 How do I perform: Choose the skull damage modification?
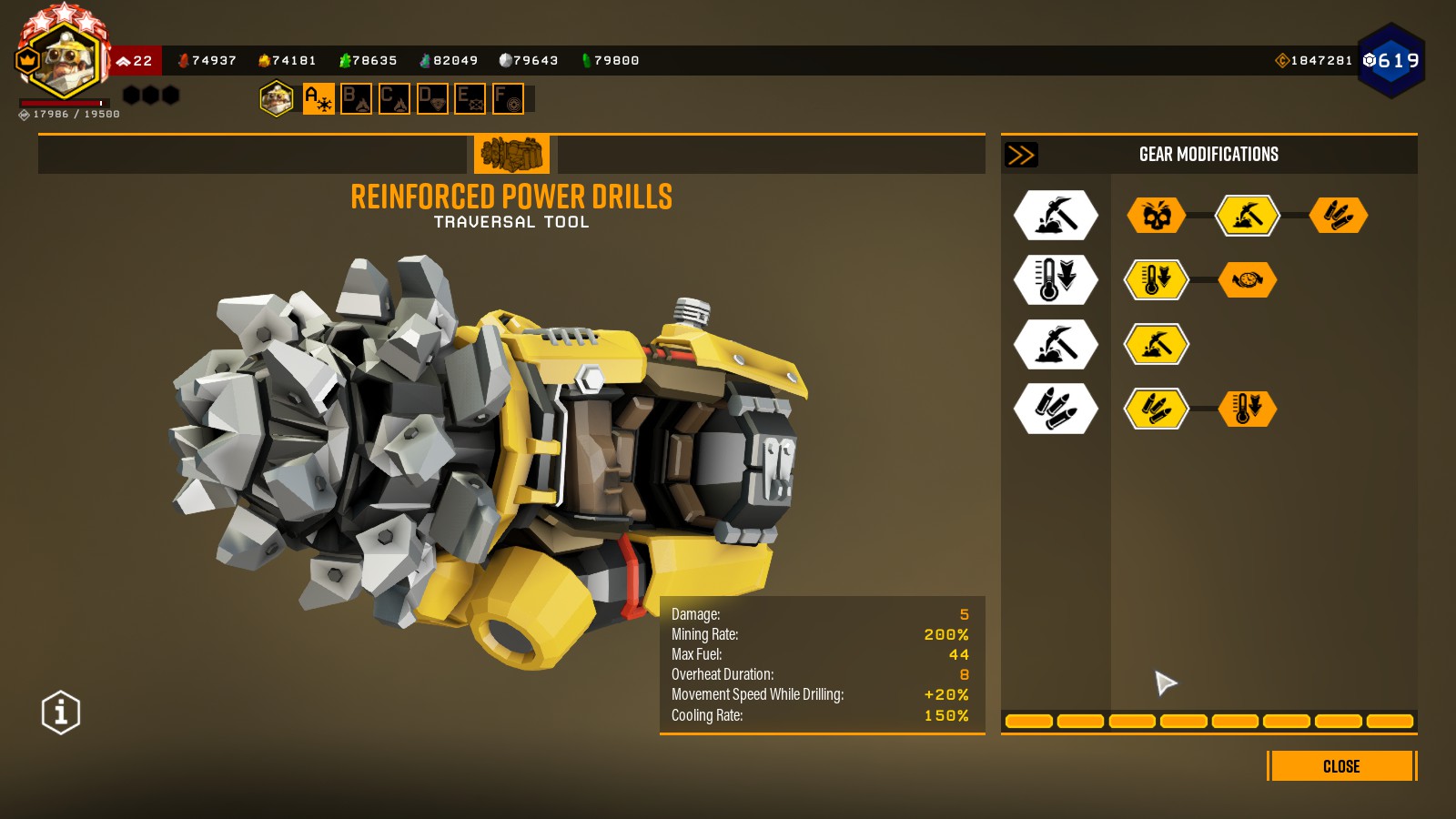click(x=1156, y=216)
